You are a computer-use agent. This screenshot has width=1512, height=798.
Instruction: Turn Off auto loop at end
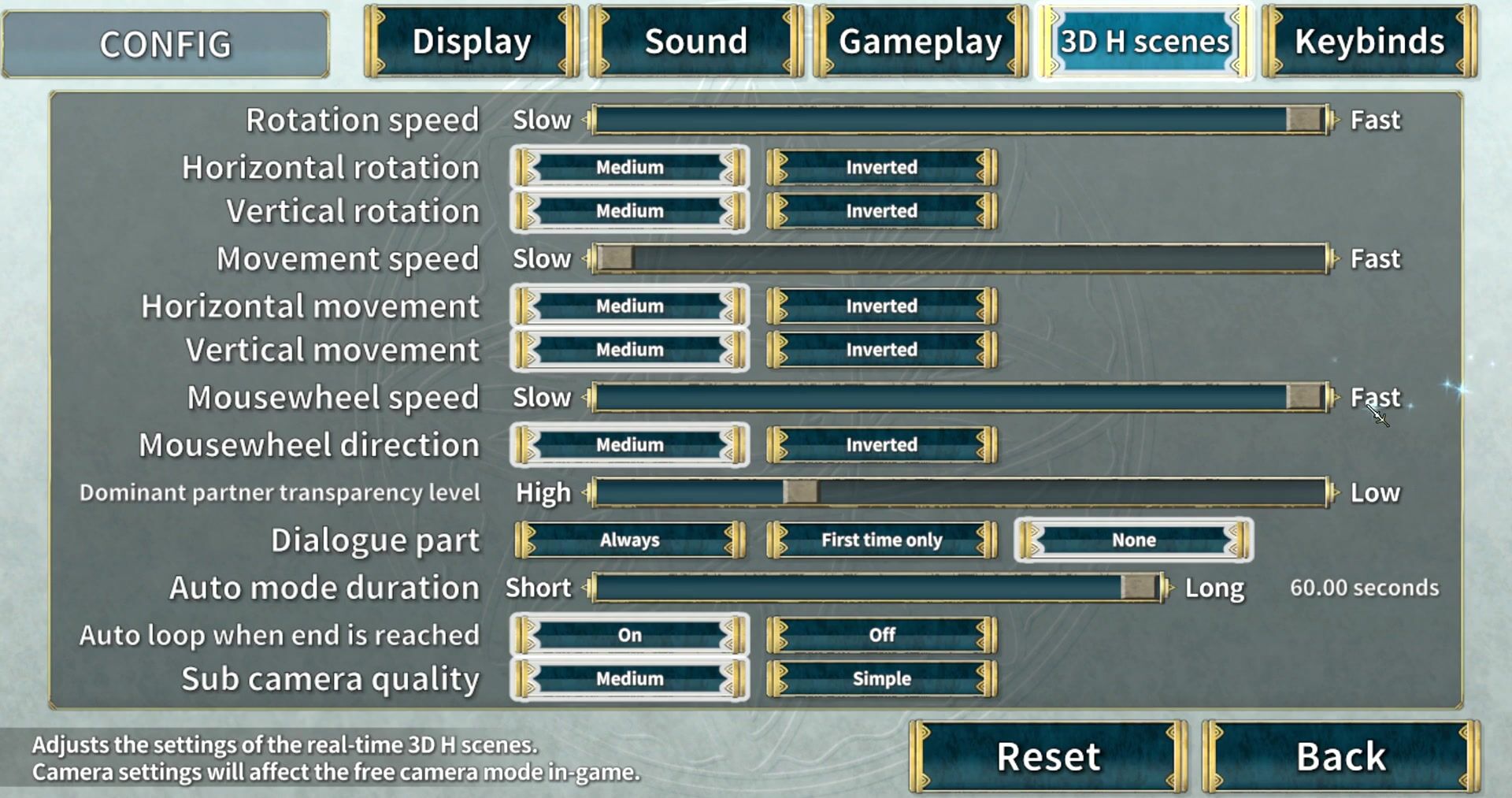pyautogui.click(x=881, y=635)
